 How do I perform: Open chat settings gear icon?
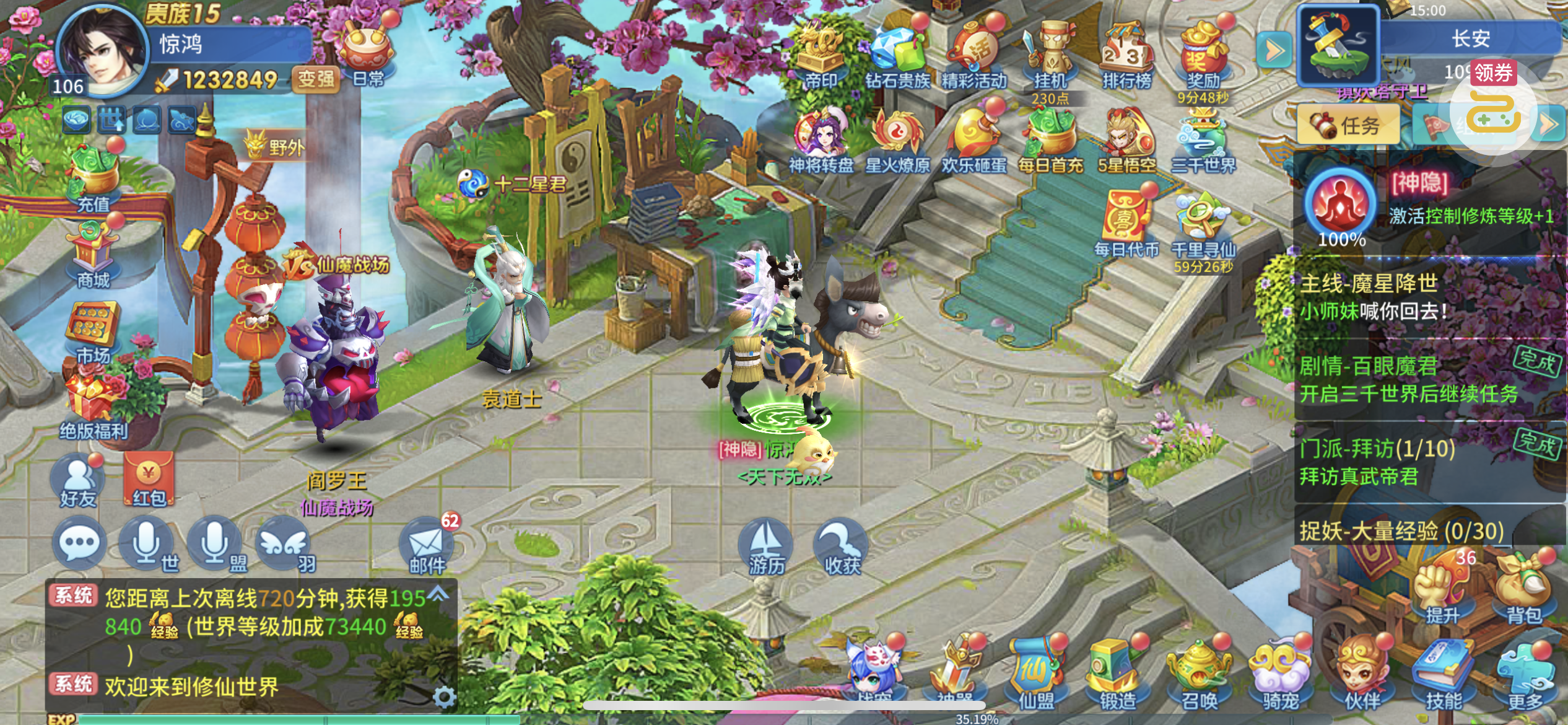(x=444, y=697)
